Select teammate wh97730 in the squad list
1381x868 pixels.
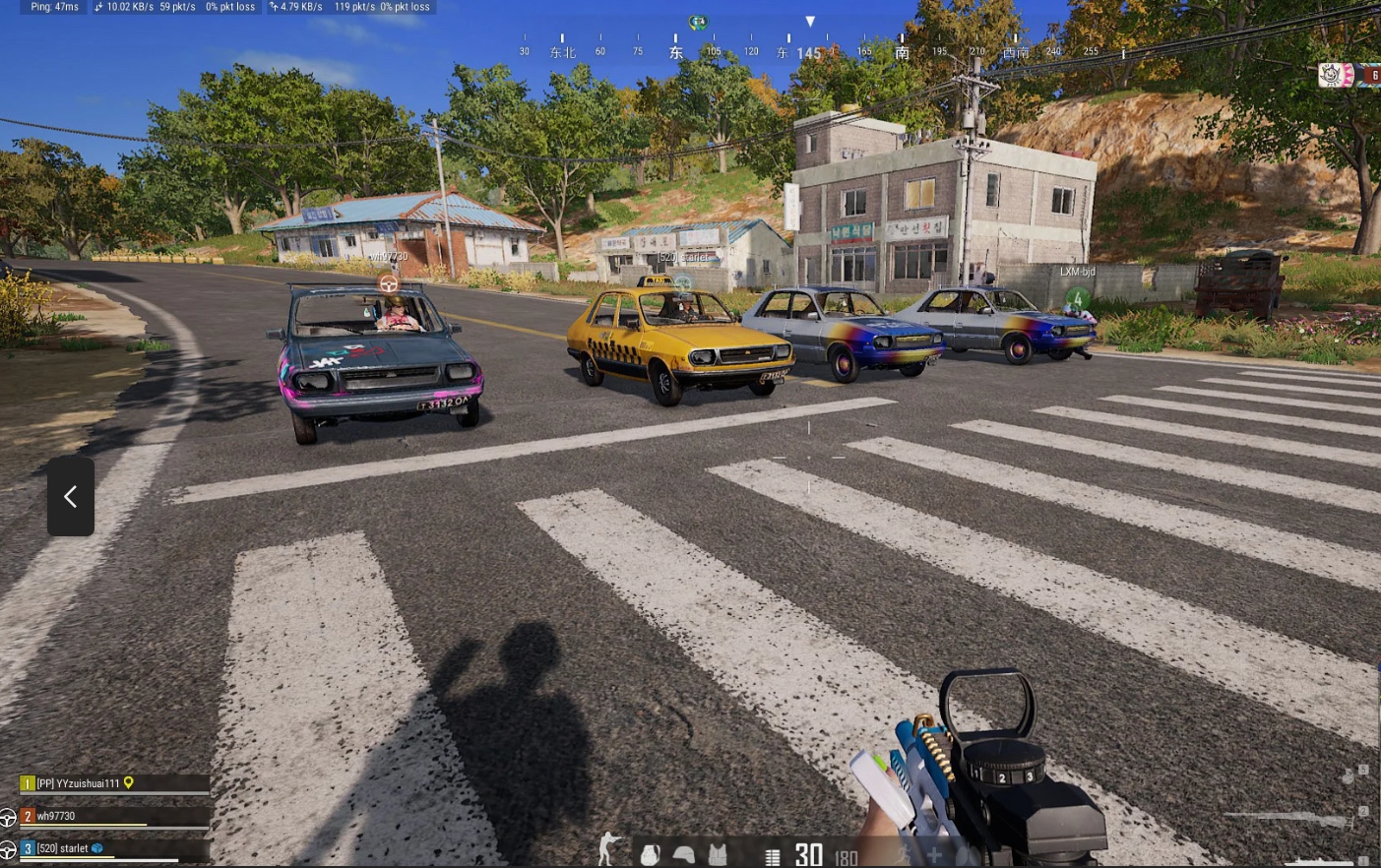[x=57, y=816]
